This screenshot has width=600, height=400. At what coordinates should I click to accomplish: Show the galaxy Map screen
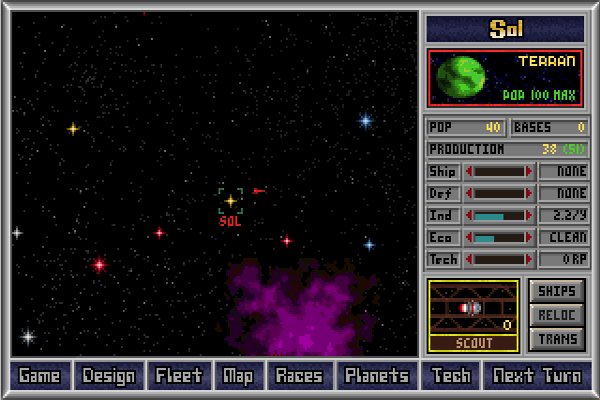pos(238,376)
